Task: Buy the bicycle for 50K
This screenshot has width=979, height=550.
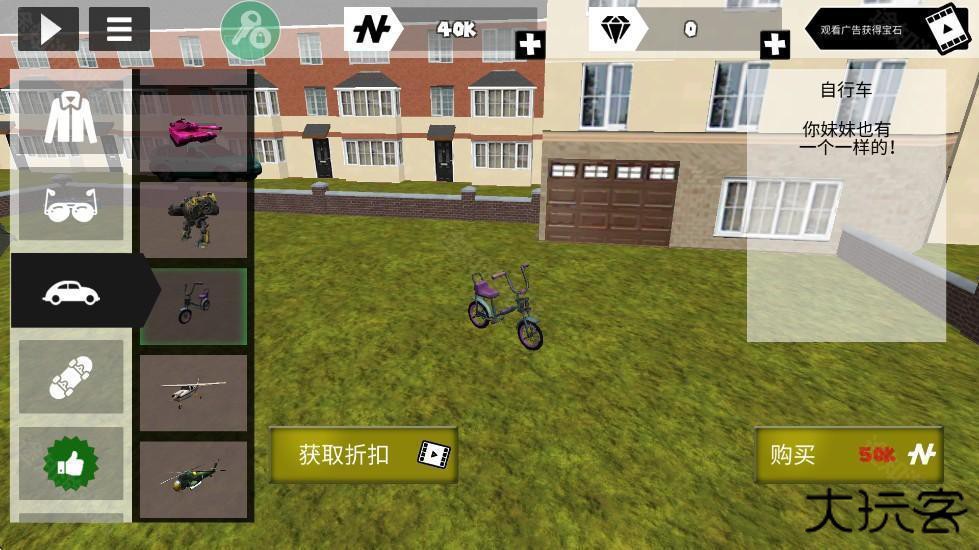Action: click(849, 455)
